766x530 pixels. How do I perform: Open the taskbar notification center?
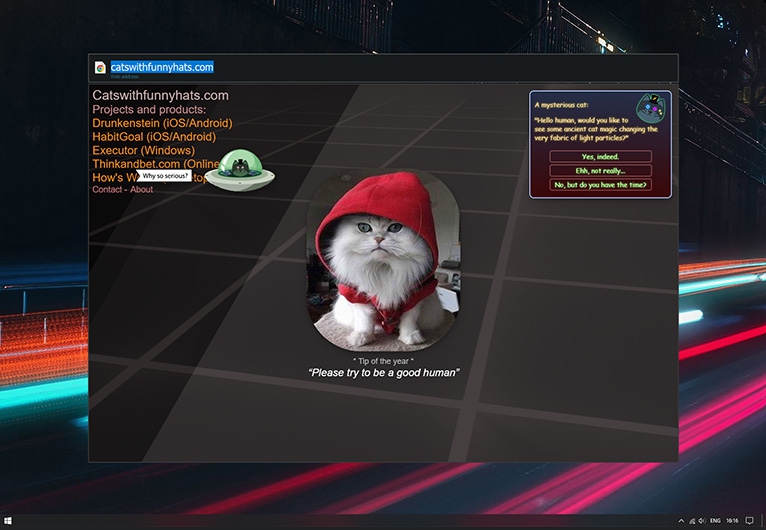tap(749, 521)
